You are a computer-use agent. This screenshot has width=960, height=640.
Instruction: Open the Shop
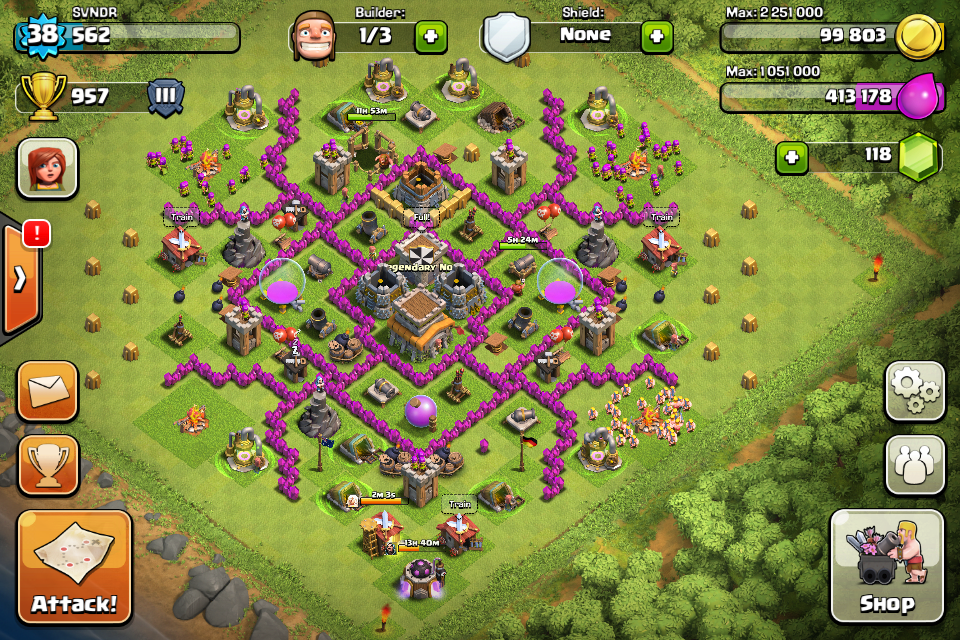[x=886, y=565]
